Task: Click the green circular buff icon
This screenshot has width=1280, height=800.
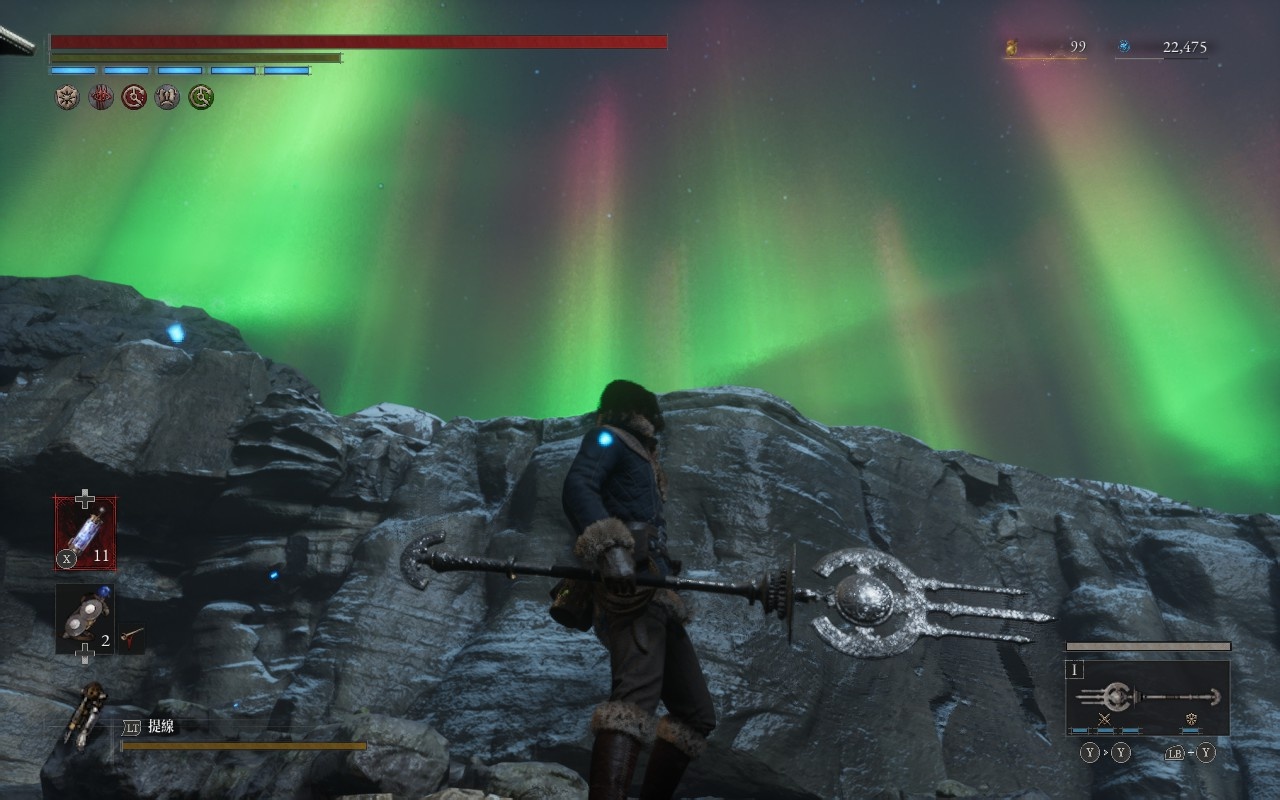Action: 201,97
